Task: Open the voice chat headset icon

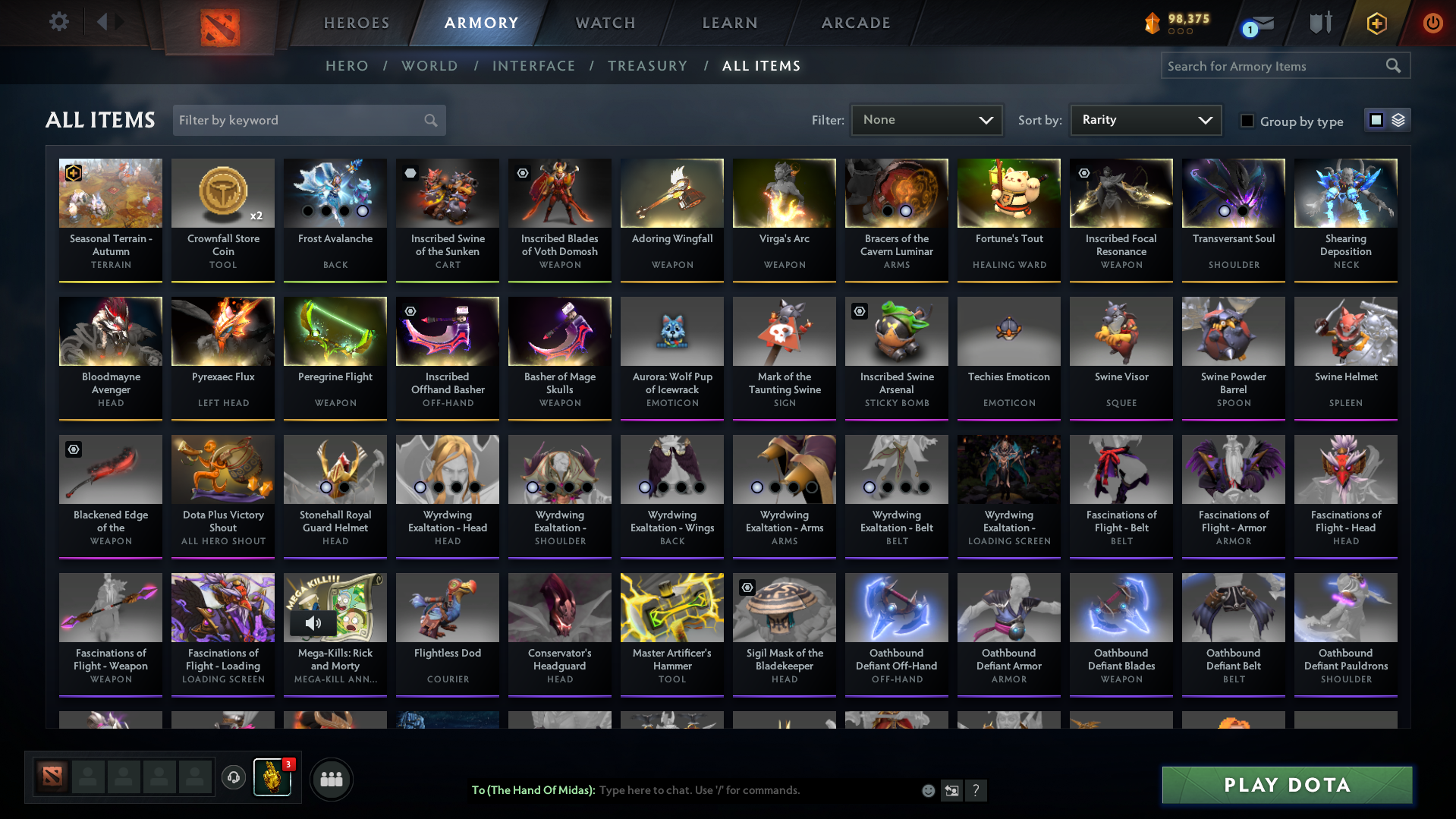Action: [x=234, y=778]
